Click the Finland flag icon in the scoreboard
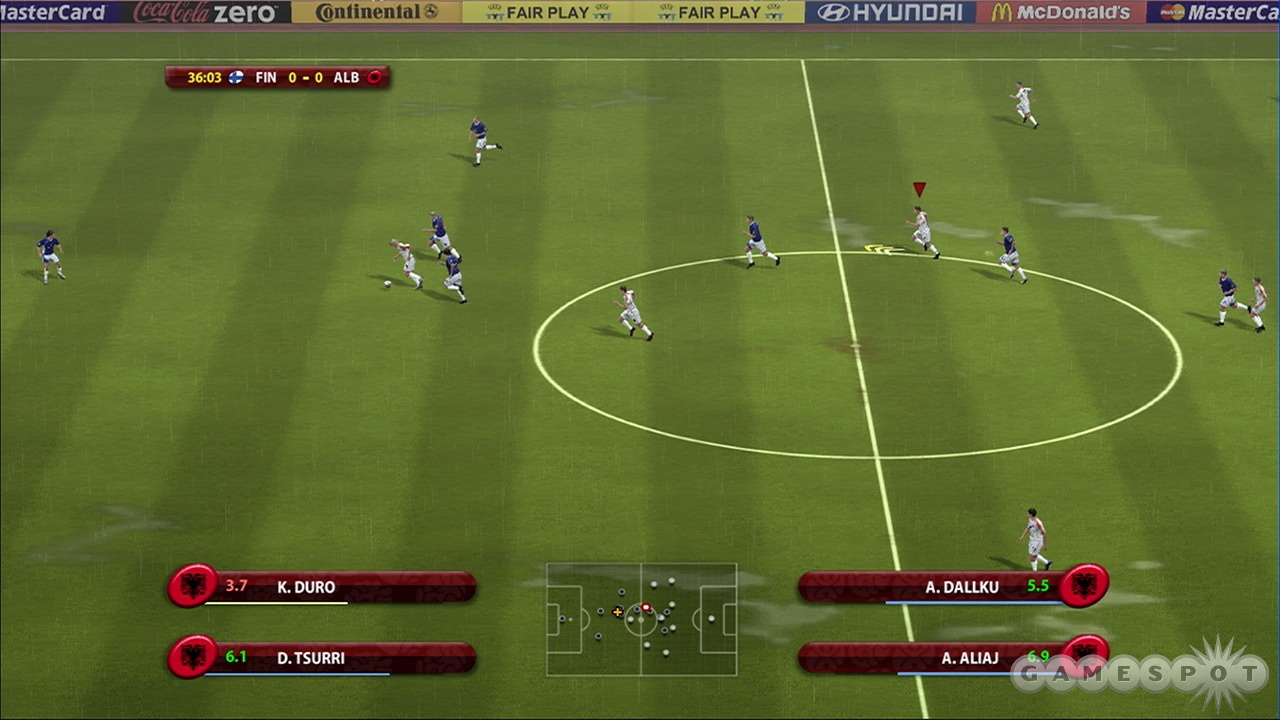1280x720 pixels. click(234, 77)
